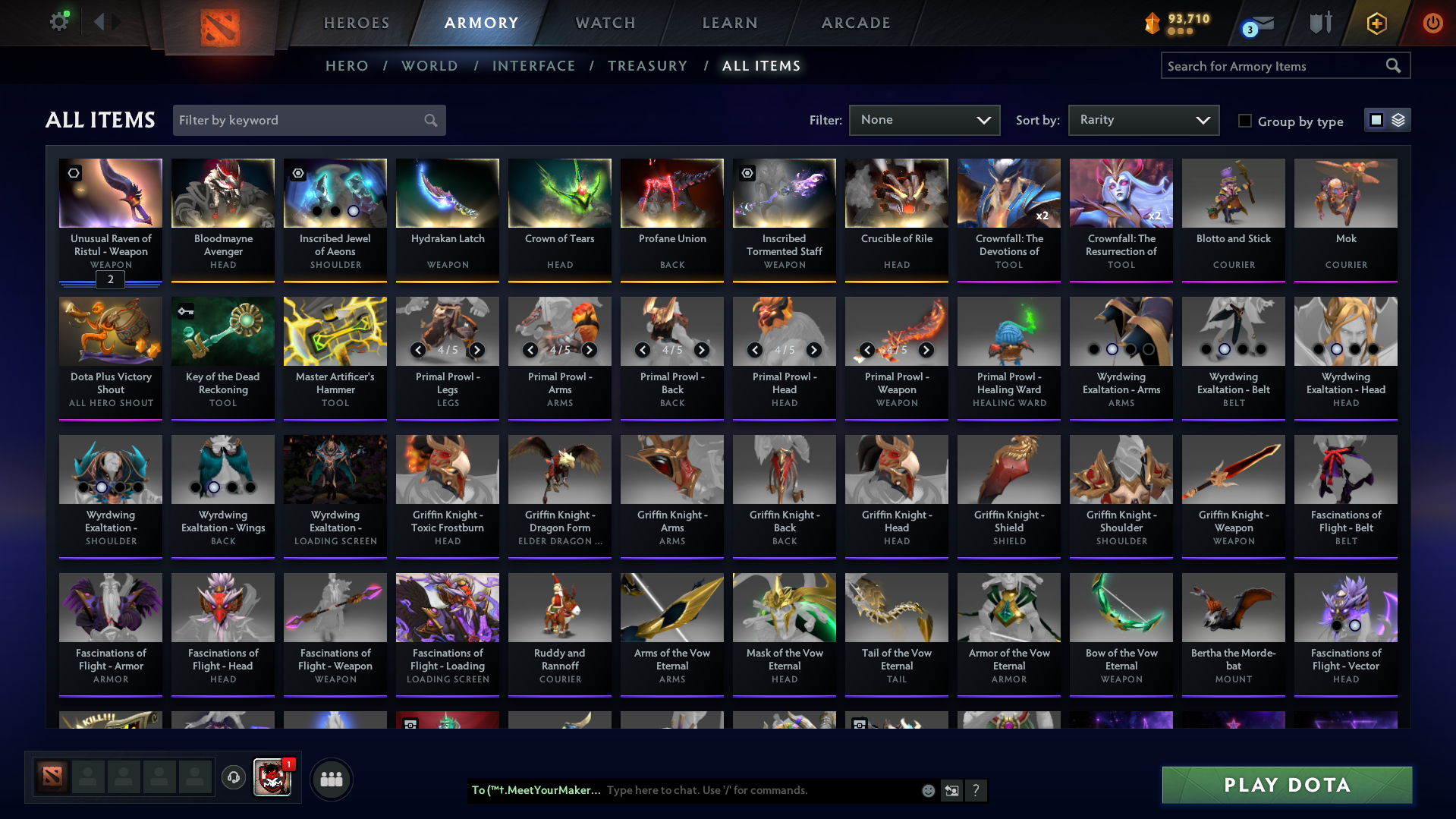Viewport: 1456px width, 819px height.
Task: Select the Treasury armory category
Action: pos(647,66)
